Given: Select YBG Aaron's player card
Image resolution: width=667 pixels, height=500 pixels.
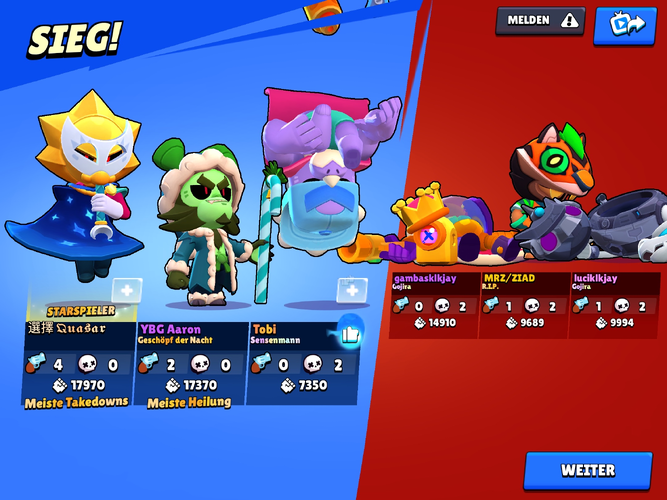Looking at the screenshot, I should (x=190, y=362).
